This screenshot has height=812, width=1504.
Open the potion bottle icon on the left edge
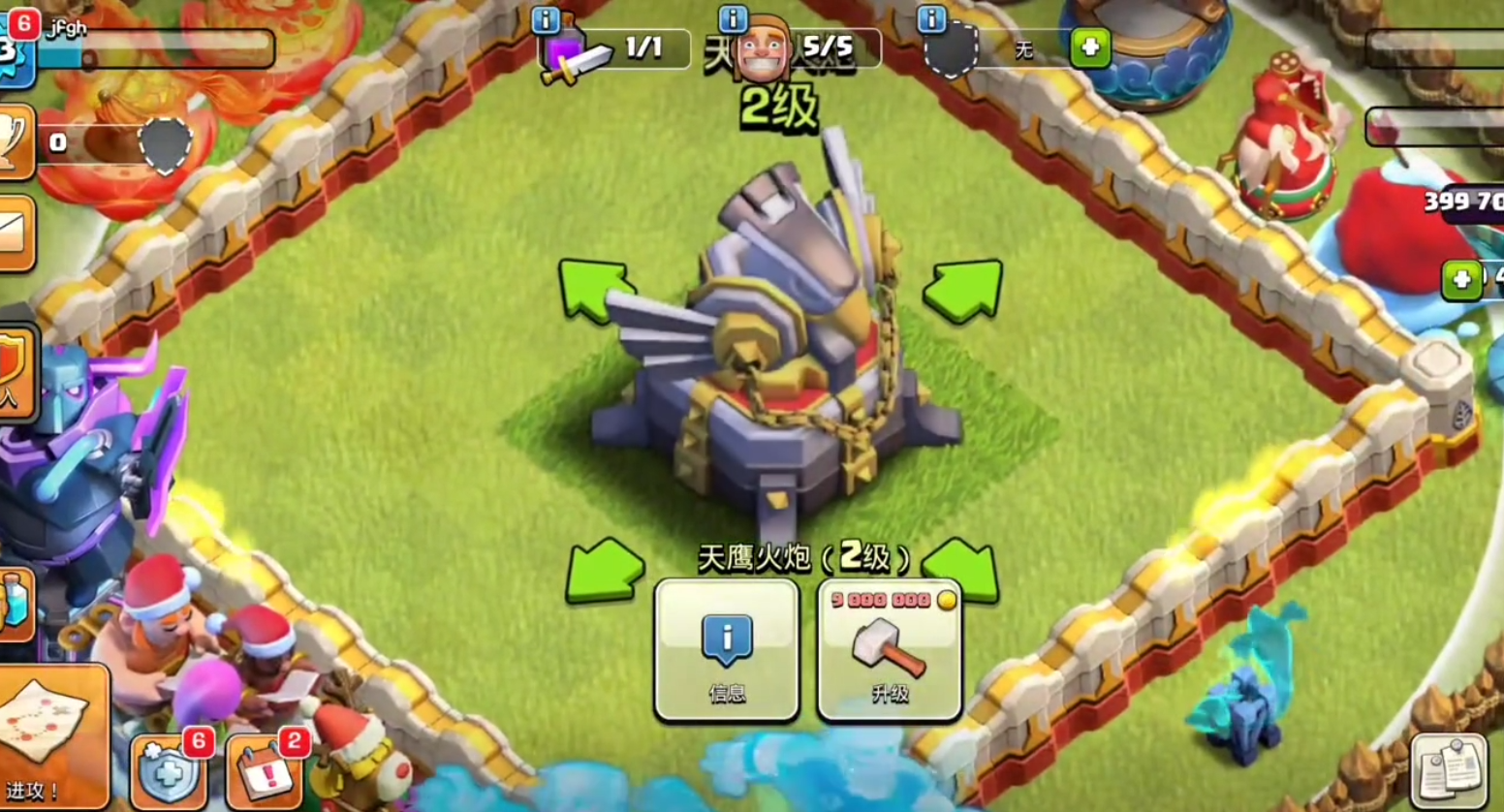[x=15, y=604]
